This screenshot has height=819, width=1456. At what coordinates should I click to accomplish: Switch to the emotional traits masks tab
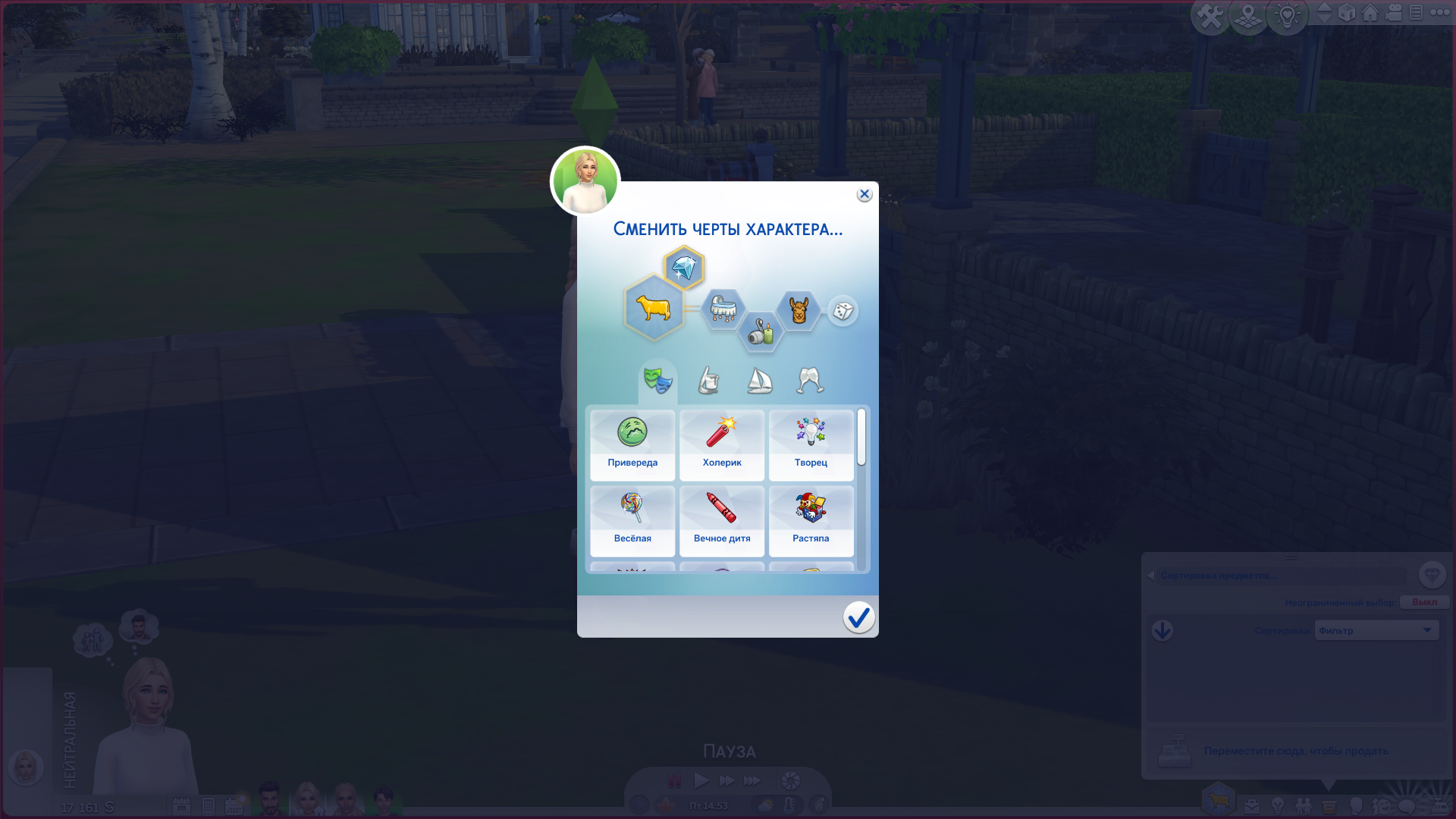tap(657, 381)
